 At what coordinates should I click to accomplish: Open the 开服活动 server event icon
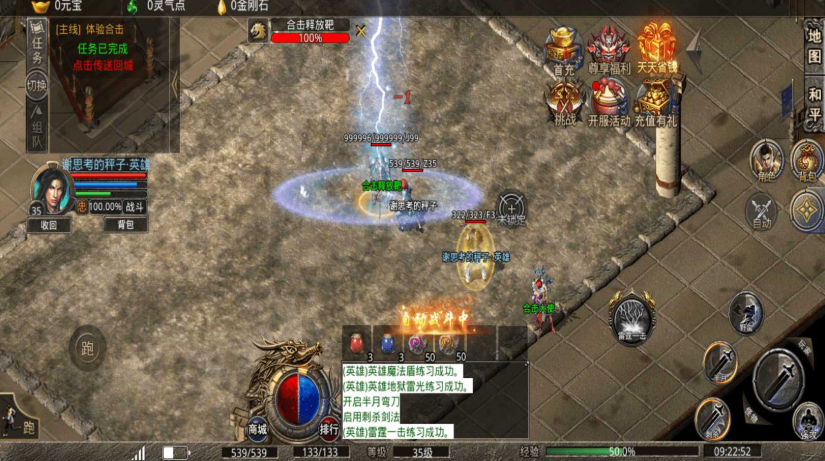click(x=608, y=100)
